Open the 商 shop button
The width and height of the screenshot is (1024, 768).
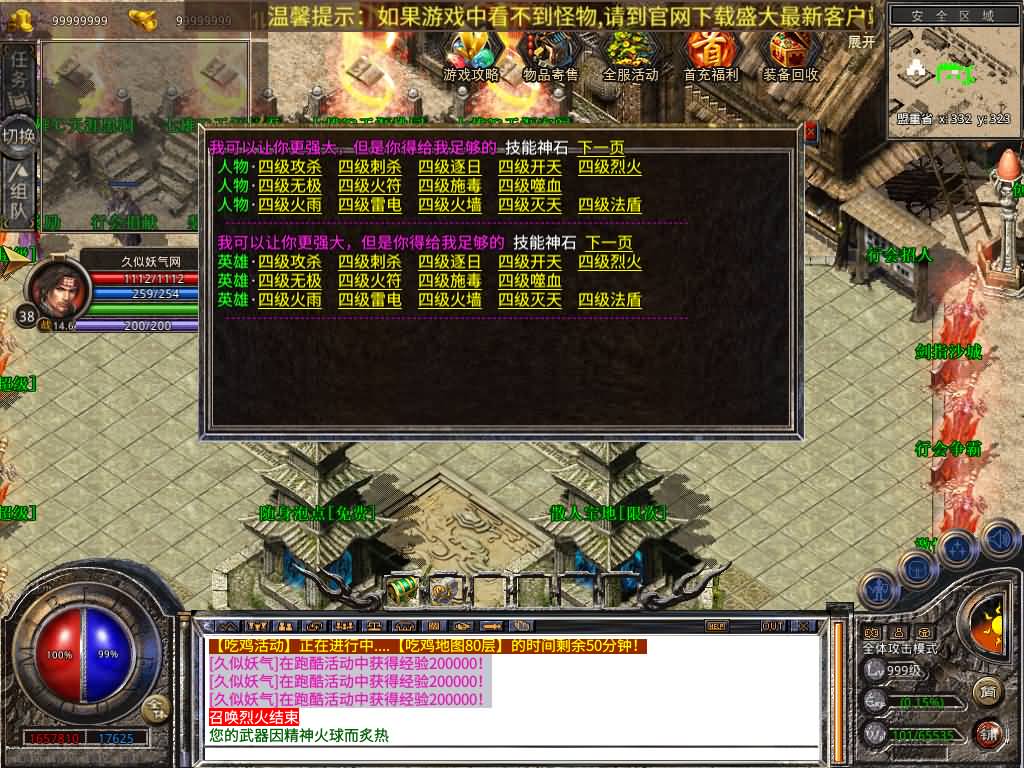(987, 690)
